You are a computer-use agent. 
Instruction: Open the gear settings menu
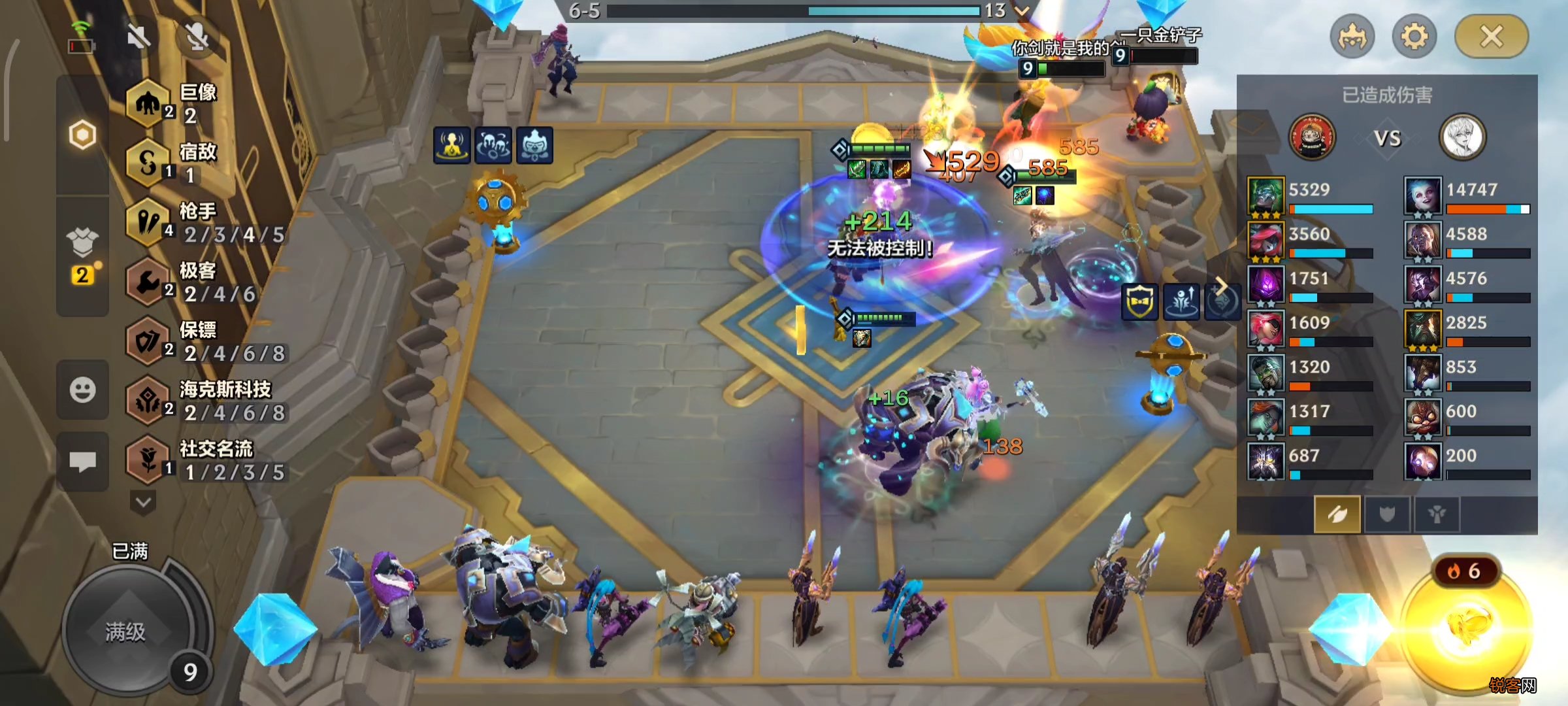[1414, 37]
